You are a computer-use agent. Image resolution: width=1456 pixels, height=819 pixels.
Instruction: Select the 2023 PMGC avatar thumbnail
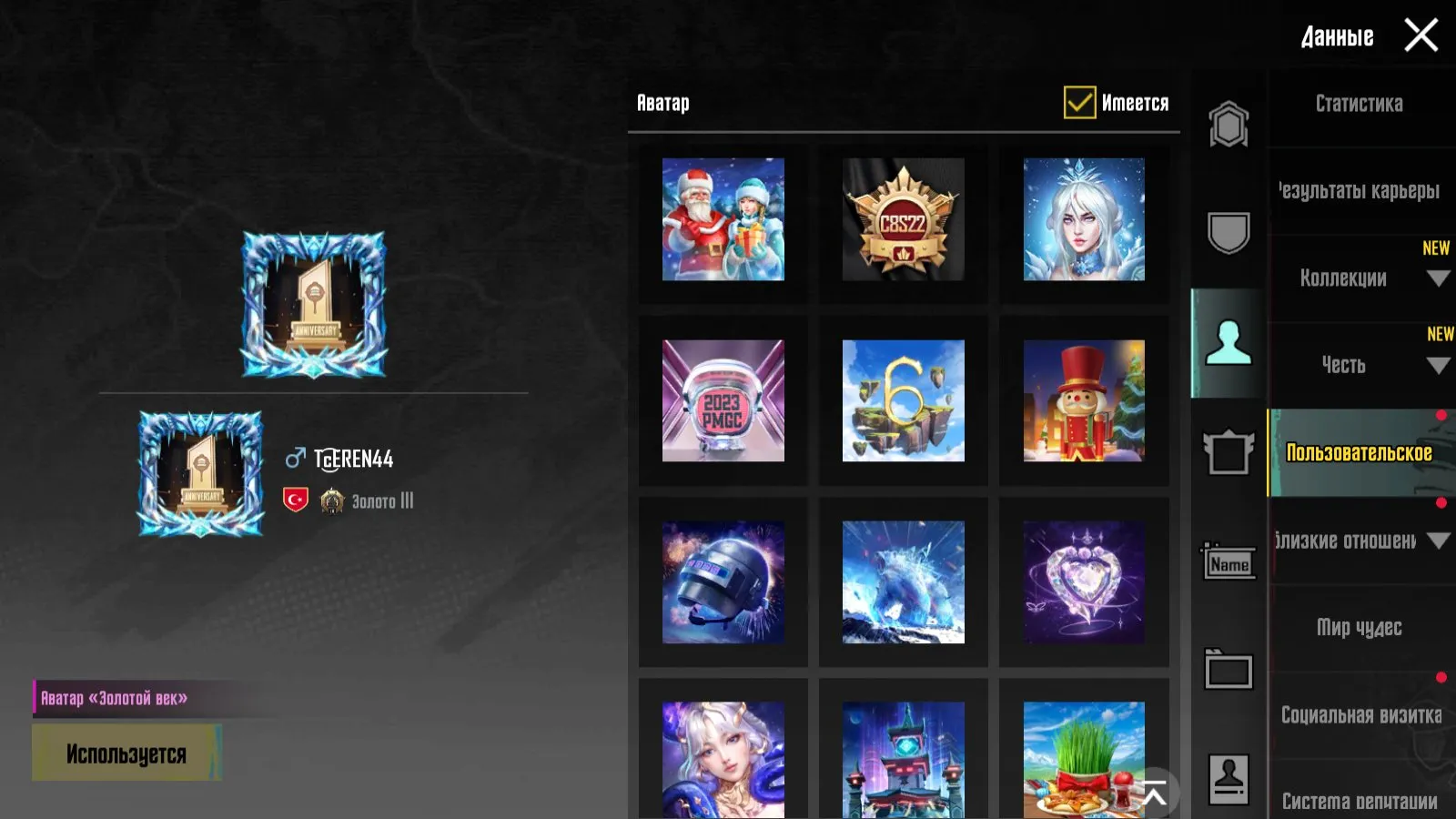pyautogui.click(x=723, y=401)
